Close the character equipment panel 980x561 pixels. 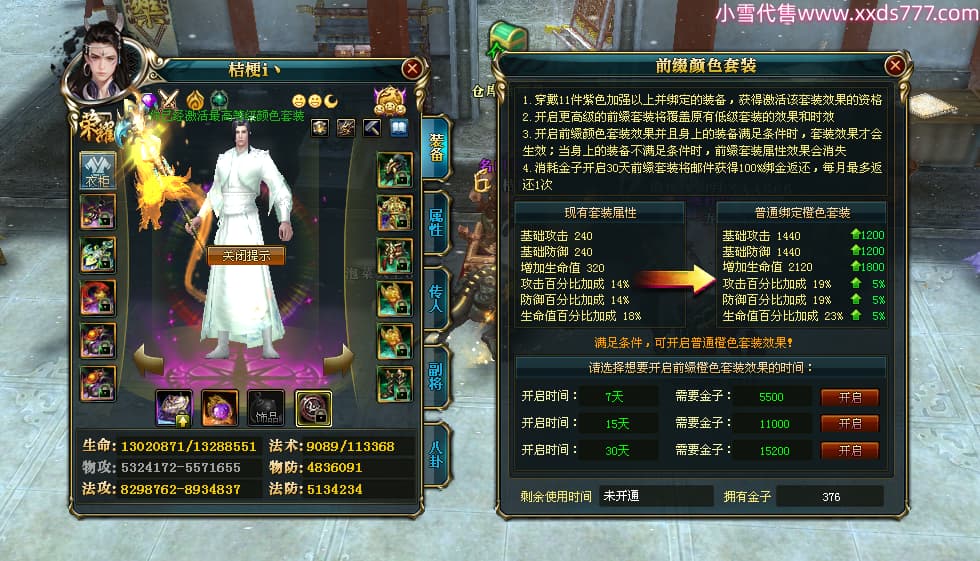[412, 69]
